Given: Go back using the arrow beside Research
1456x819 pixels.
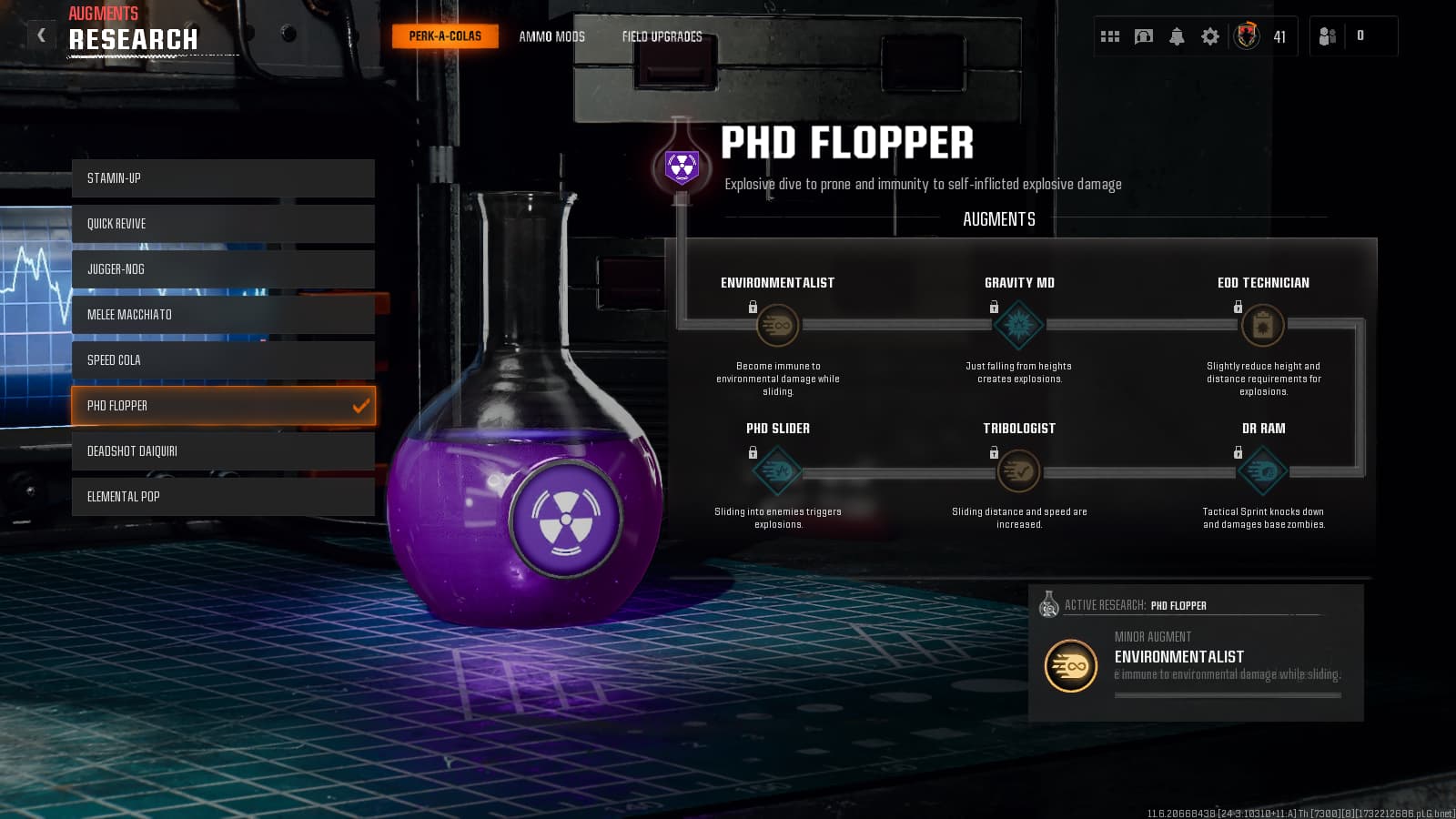Looking at the screenshot, I should tap(41, 35).
